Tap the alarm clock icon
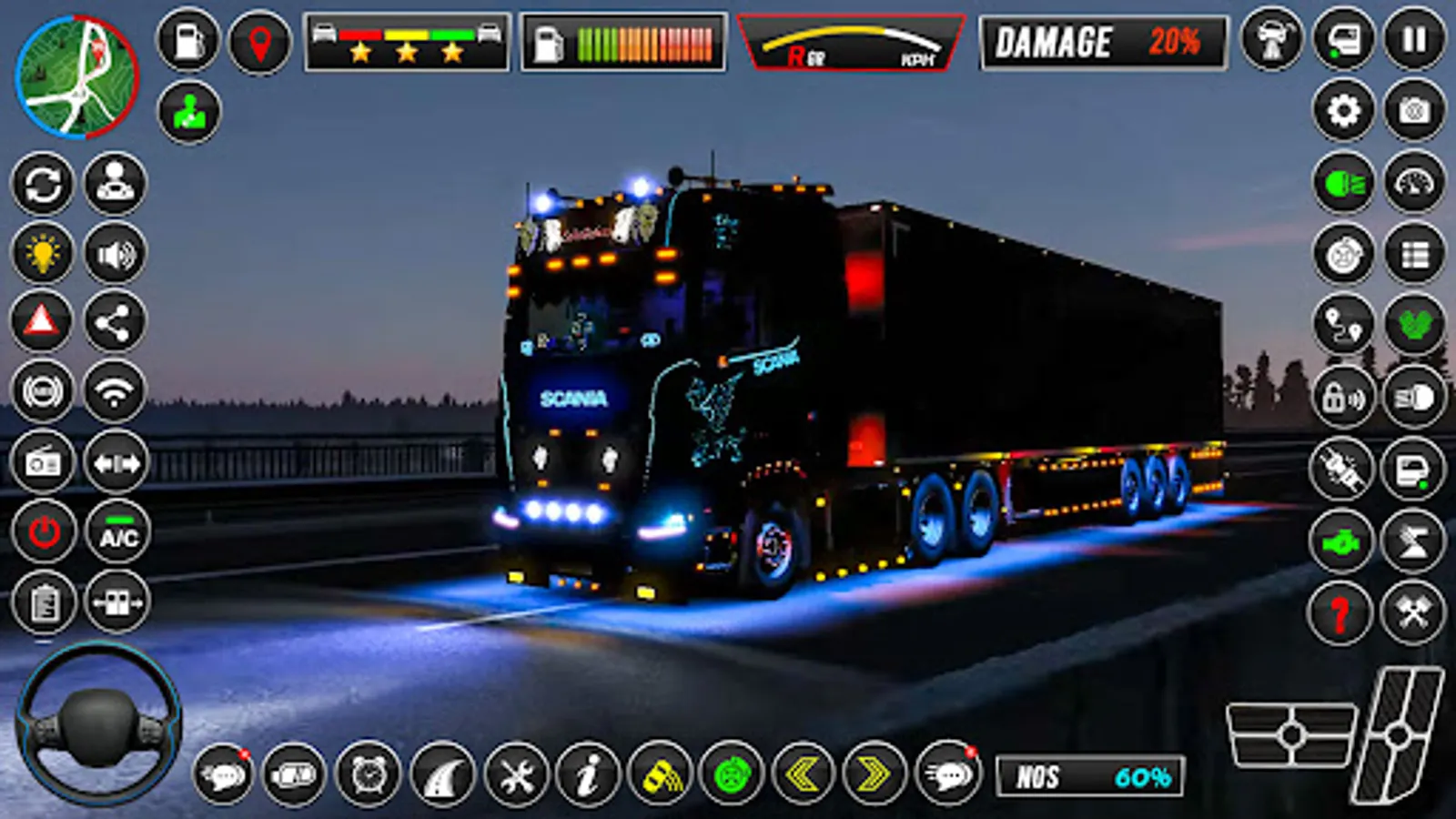Screen dimensions: 1456x819 pos(367,775)
